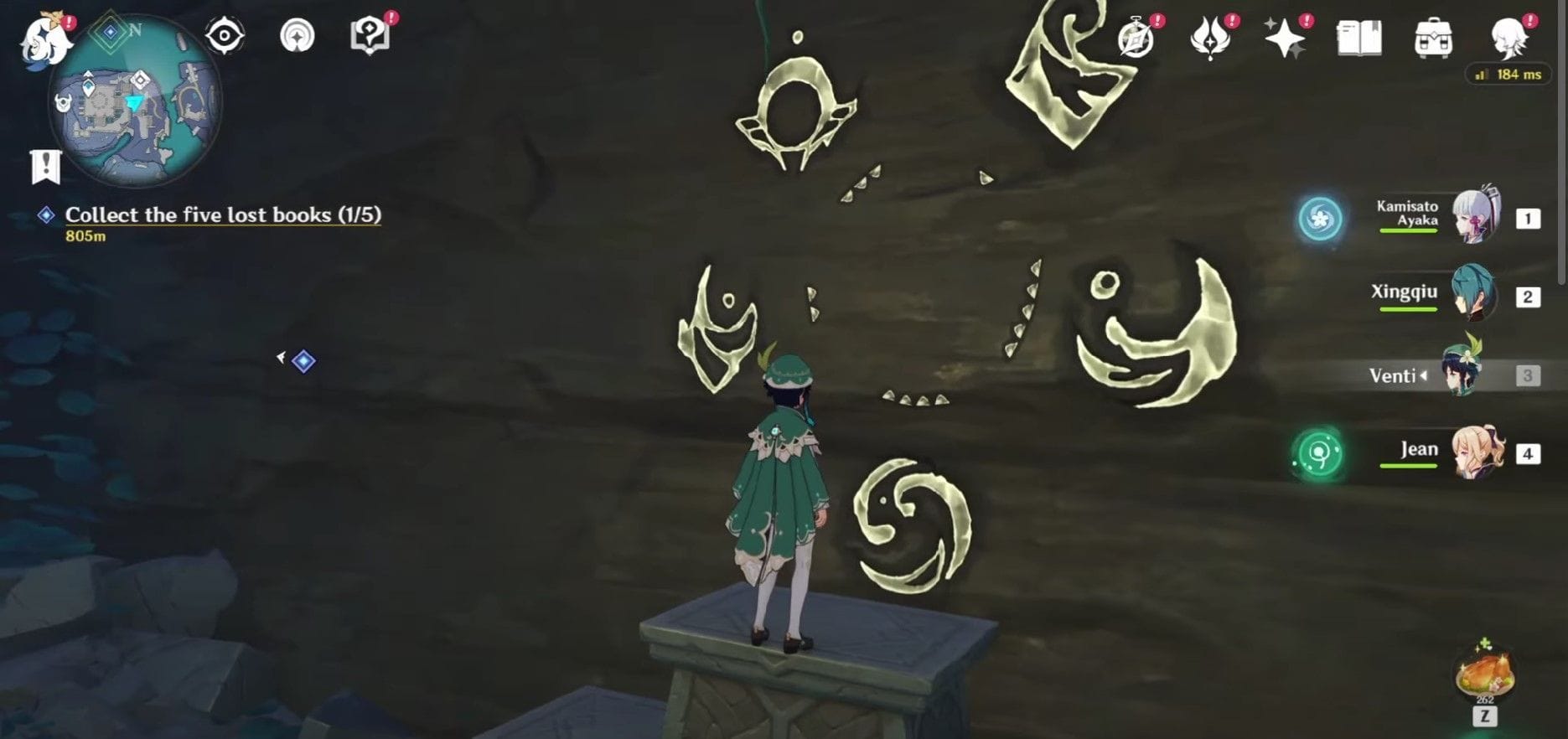Image resolution: width=1568 pixels, height=739 pixels.
Task: Open Elemental Sight with the eye icon
Action: (x=225, y=35)
